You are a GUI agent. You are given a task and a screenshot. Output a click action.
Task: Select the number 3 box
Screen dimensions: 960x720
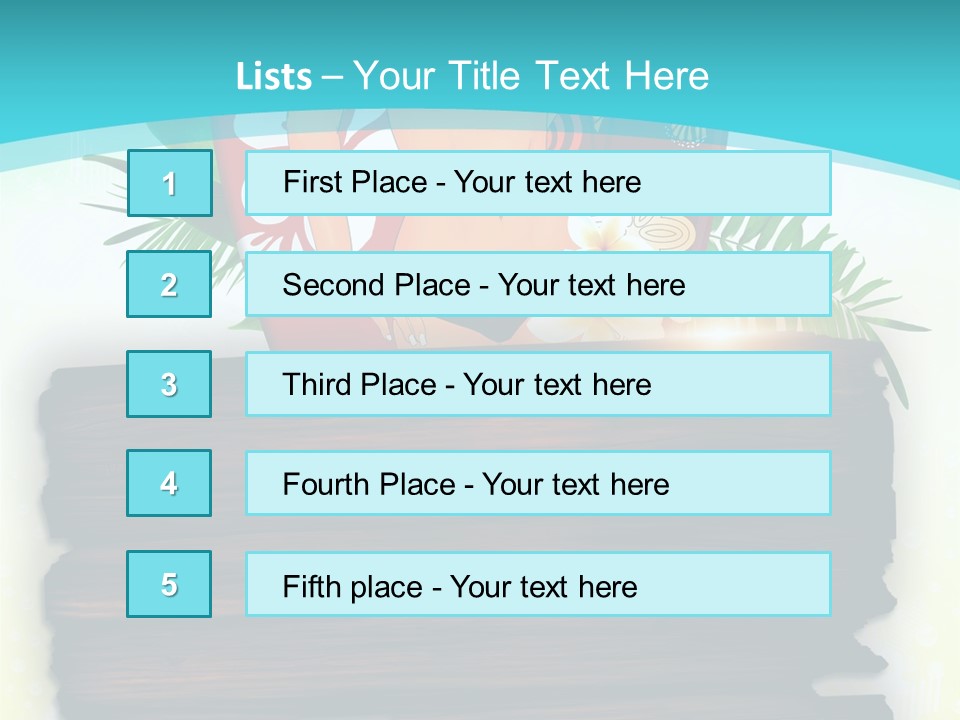[x=169, y=384]
